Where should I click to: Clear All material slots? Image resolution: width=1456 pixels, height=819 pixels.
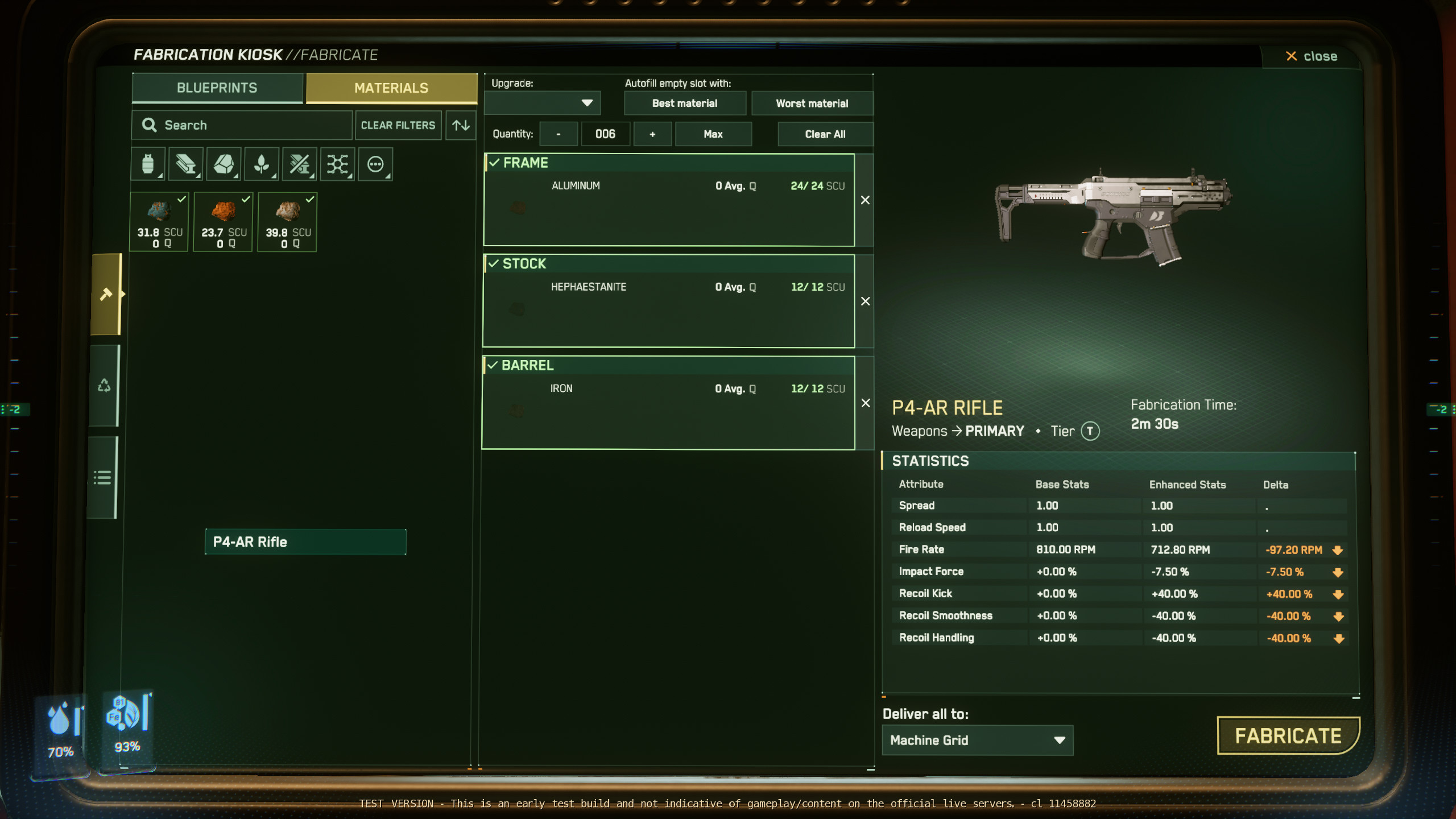825,134
